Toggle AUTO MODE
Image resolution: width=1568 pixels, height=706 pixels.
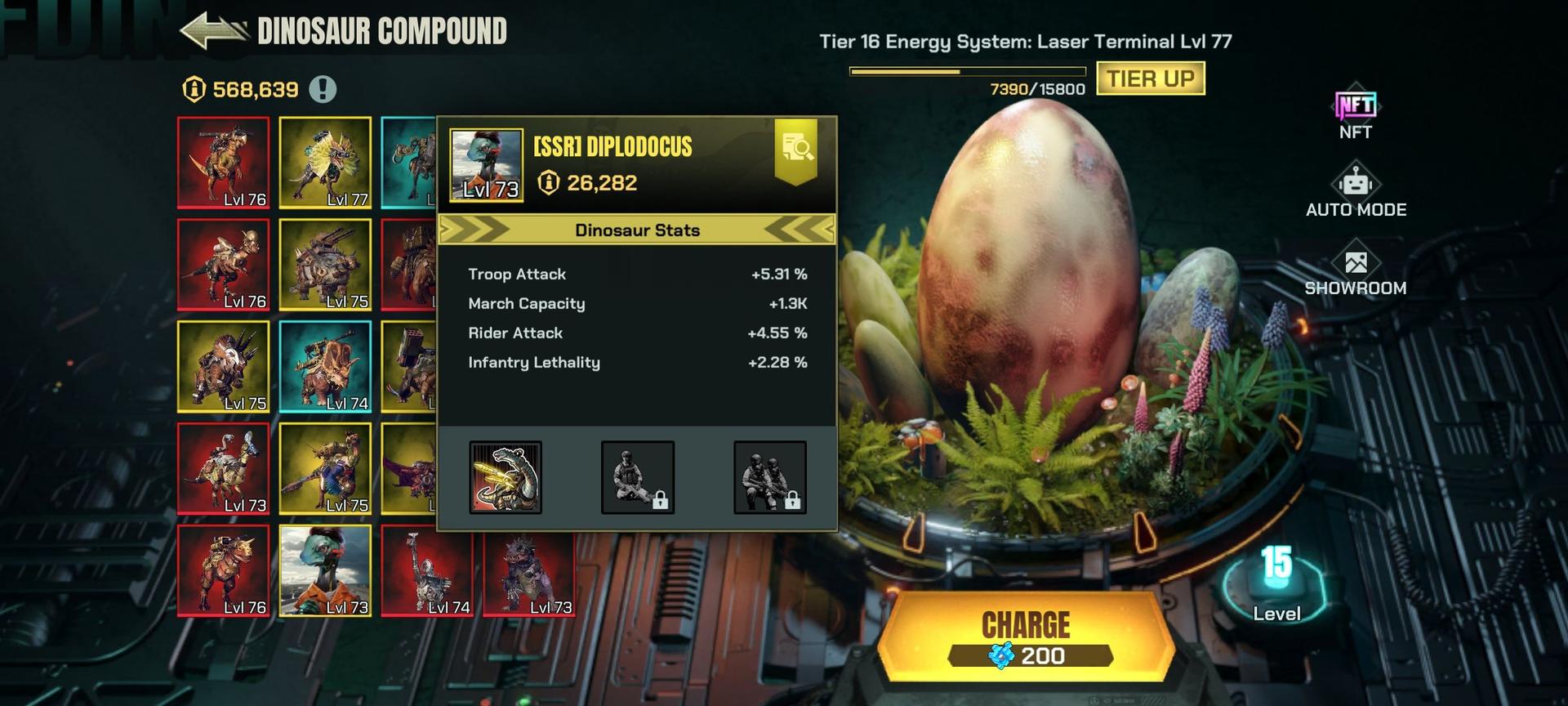[x=1356, y=191]
